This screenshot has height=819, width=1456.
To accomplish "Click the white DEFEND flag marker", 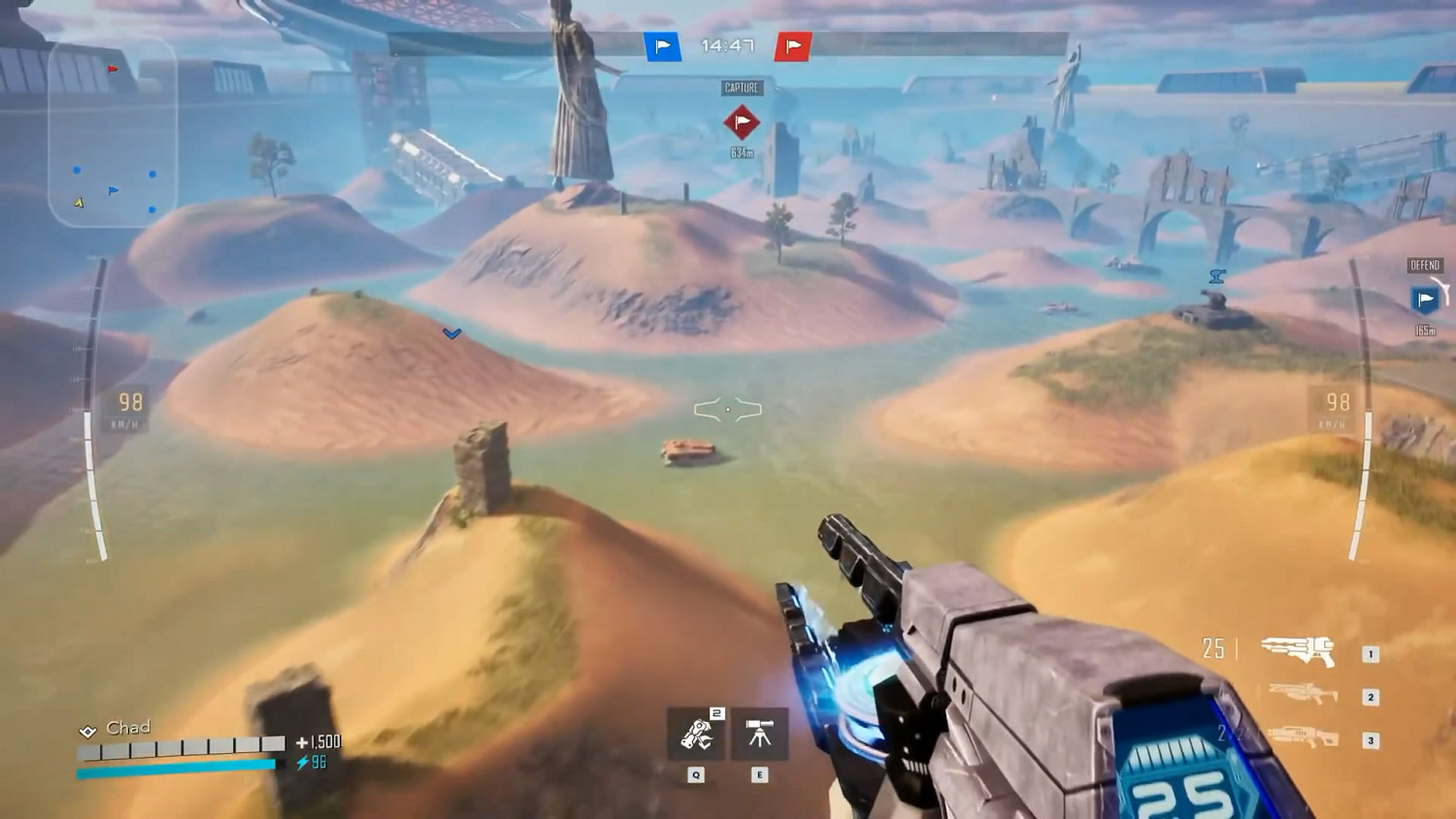I will pos(1423,300).
